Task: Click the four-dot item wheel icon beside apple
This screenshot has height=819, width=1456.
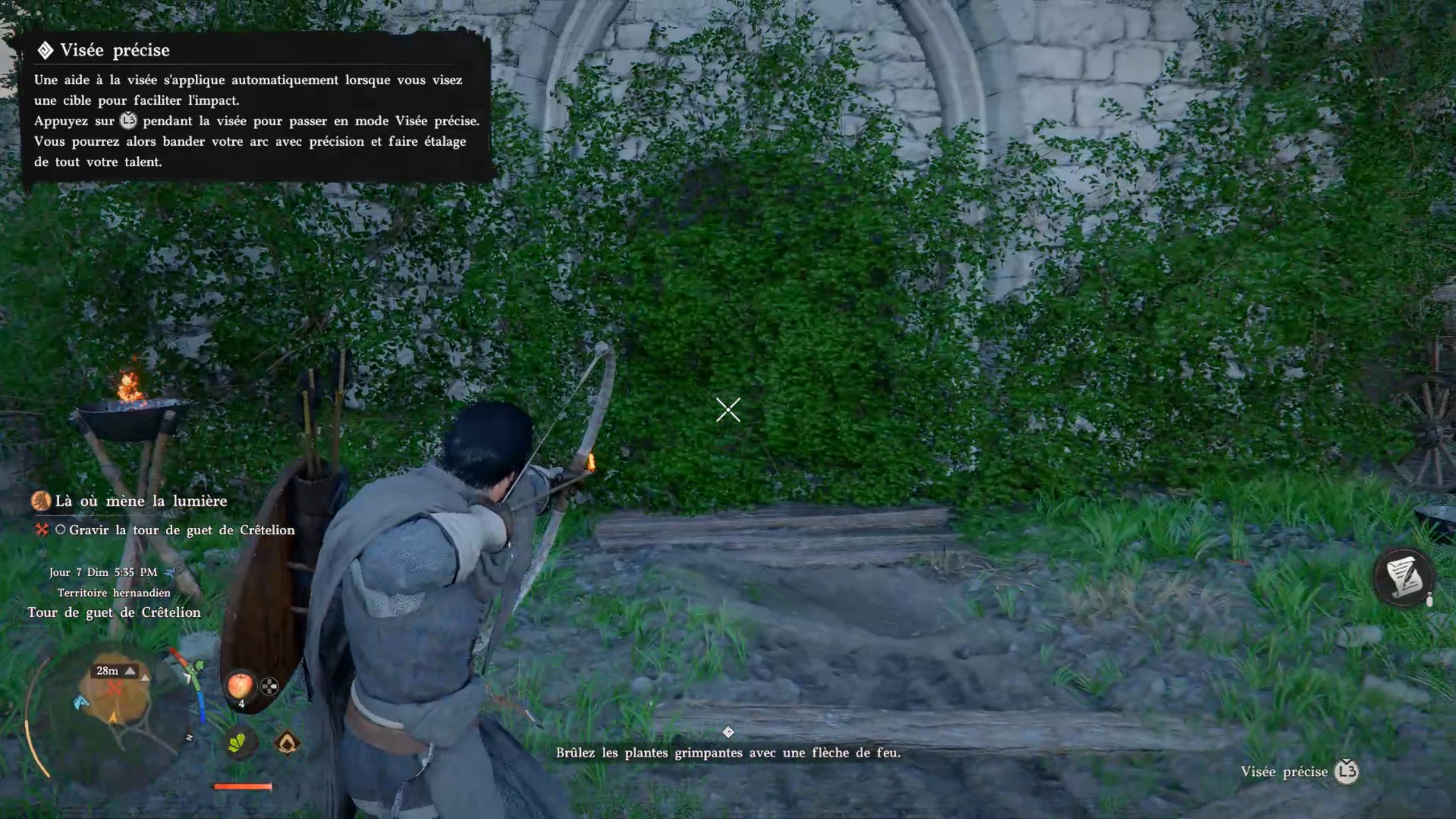Action: point(269,686)
